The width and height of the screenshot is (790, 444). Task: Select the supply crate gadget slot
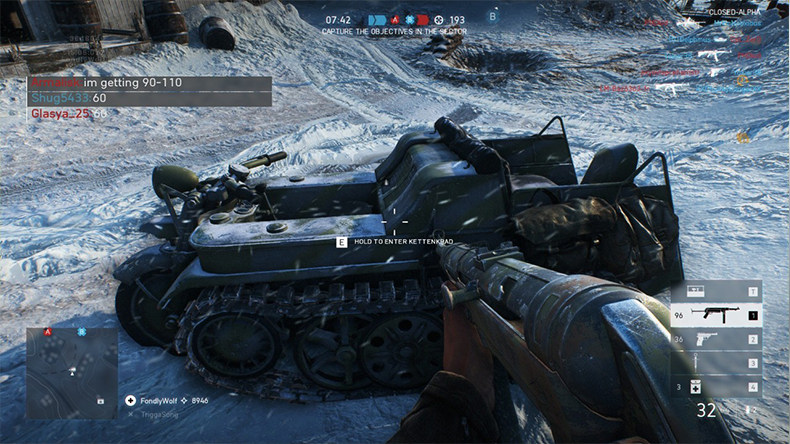[714, 291]
